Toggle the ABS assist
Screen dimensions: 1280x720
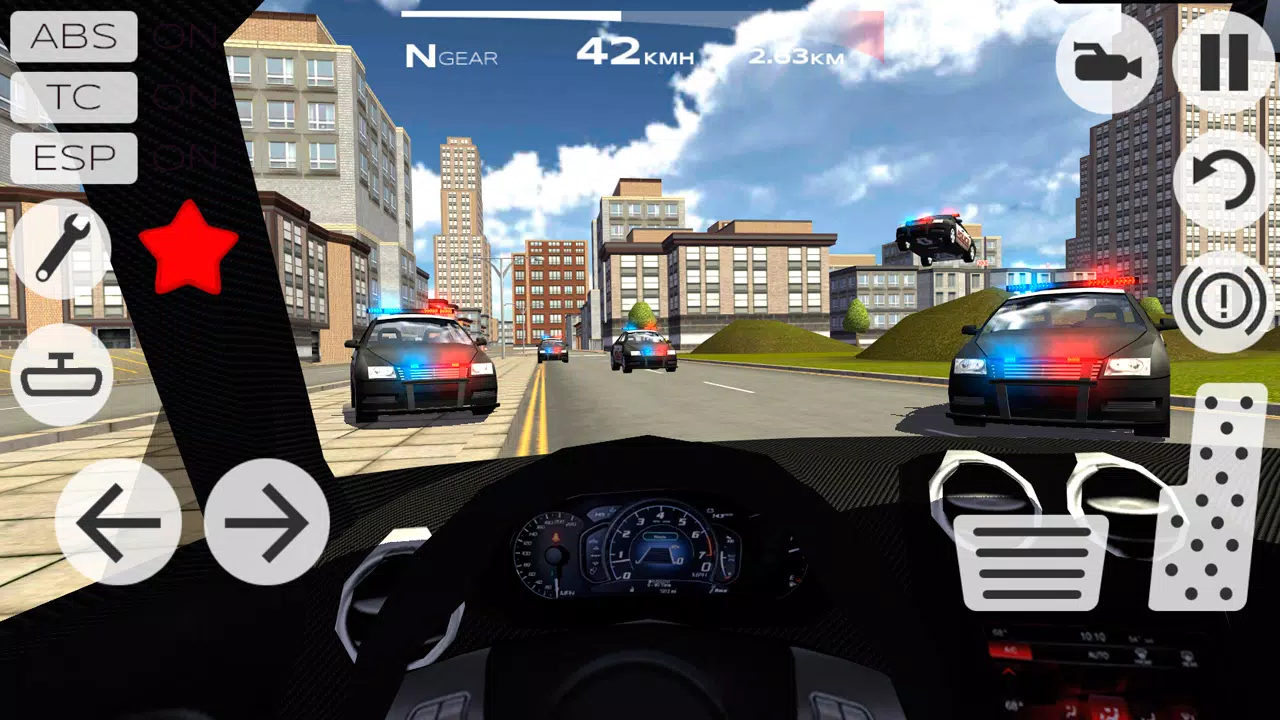pos(73,37)
